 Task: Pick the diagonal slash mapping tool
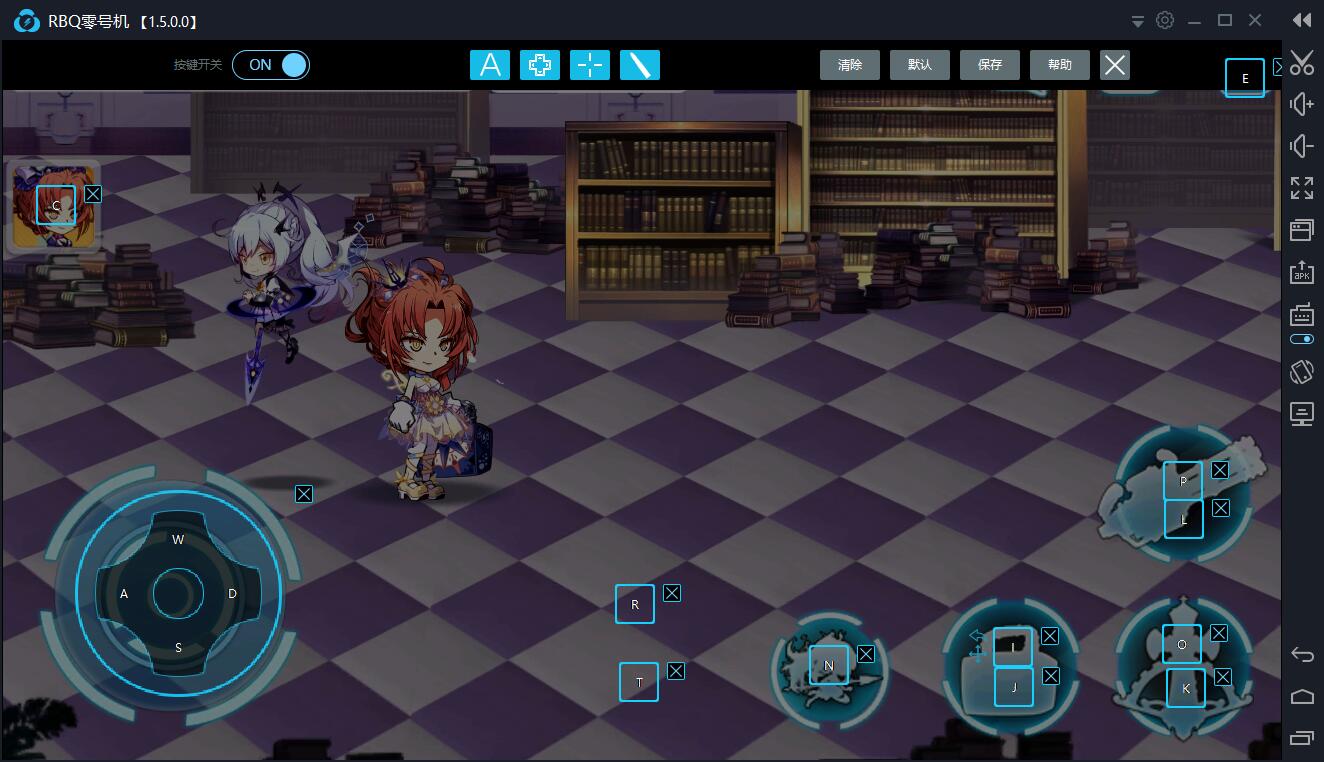[640, 65]
